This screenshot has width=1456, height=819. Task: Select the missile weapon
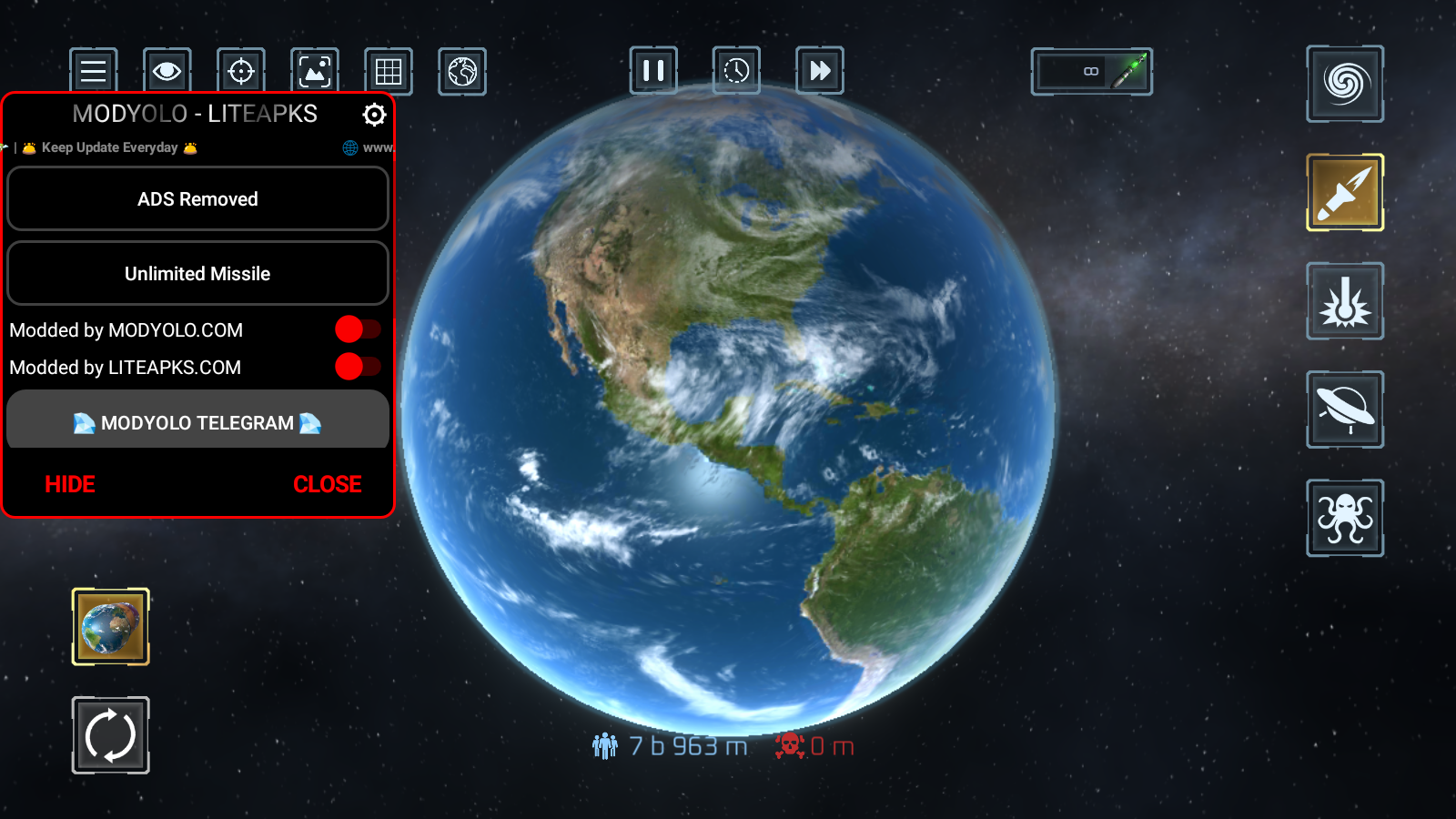(x=1345, y=192)
